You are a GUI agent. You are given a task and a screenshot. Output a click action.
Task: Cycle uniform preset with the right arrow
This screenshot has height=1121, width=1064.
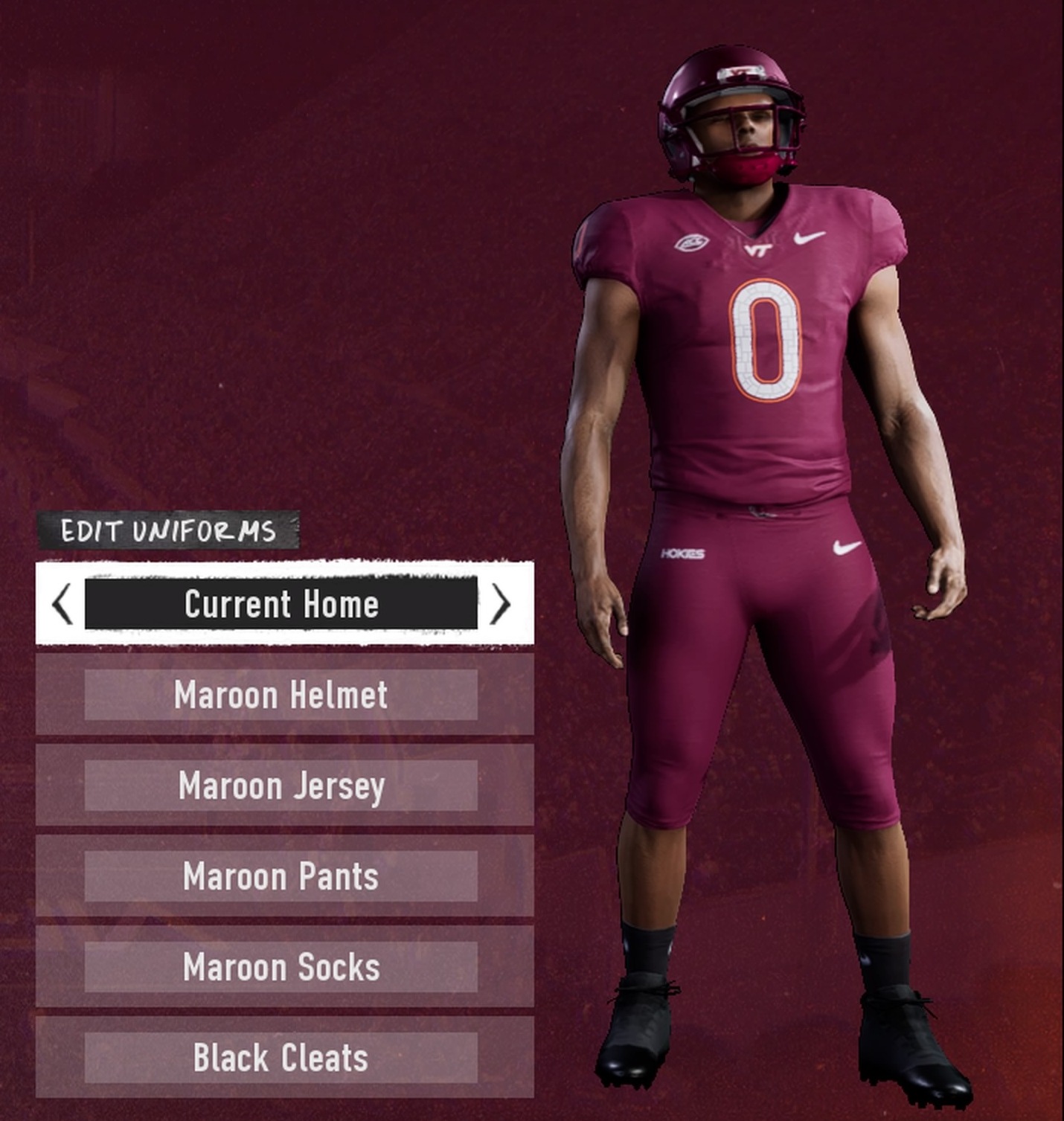pos(500,603)
